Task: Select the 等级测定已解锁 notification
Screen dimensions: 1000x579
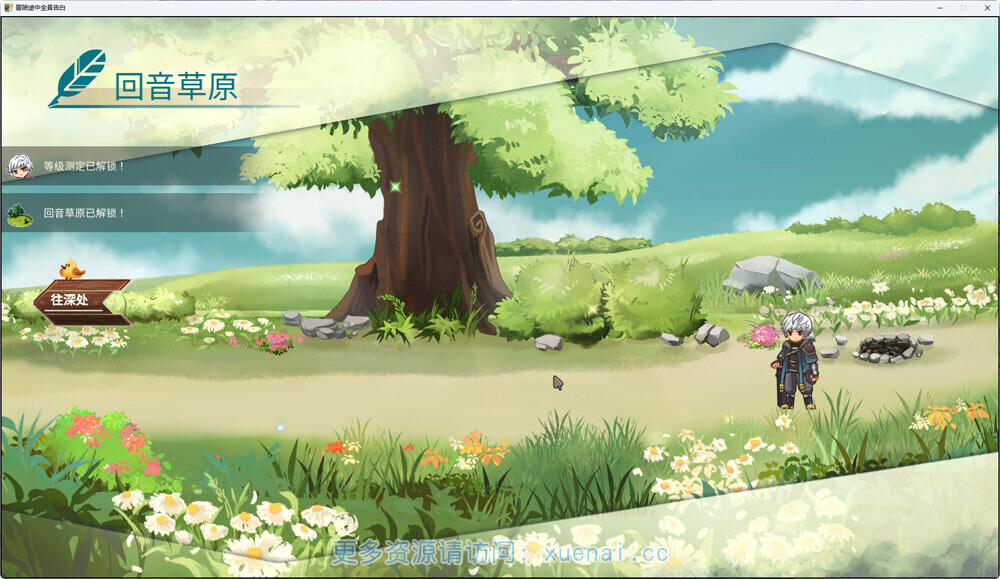Action: coord(85,166)
